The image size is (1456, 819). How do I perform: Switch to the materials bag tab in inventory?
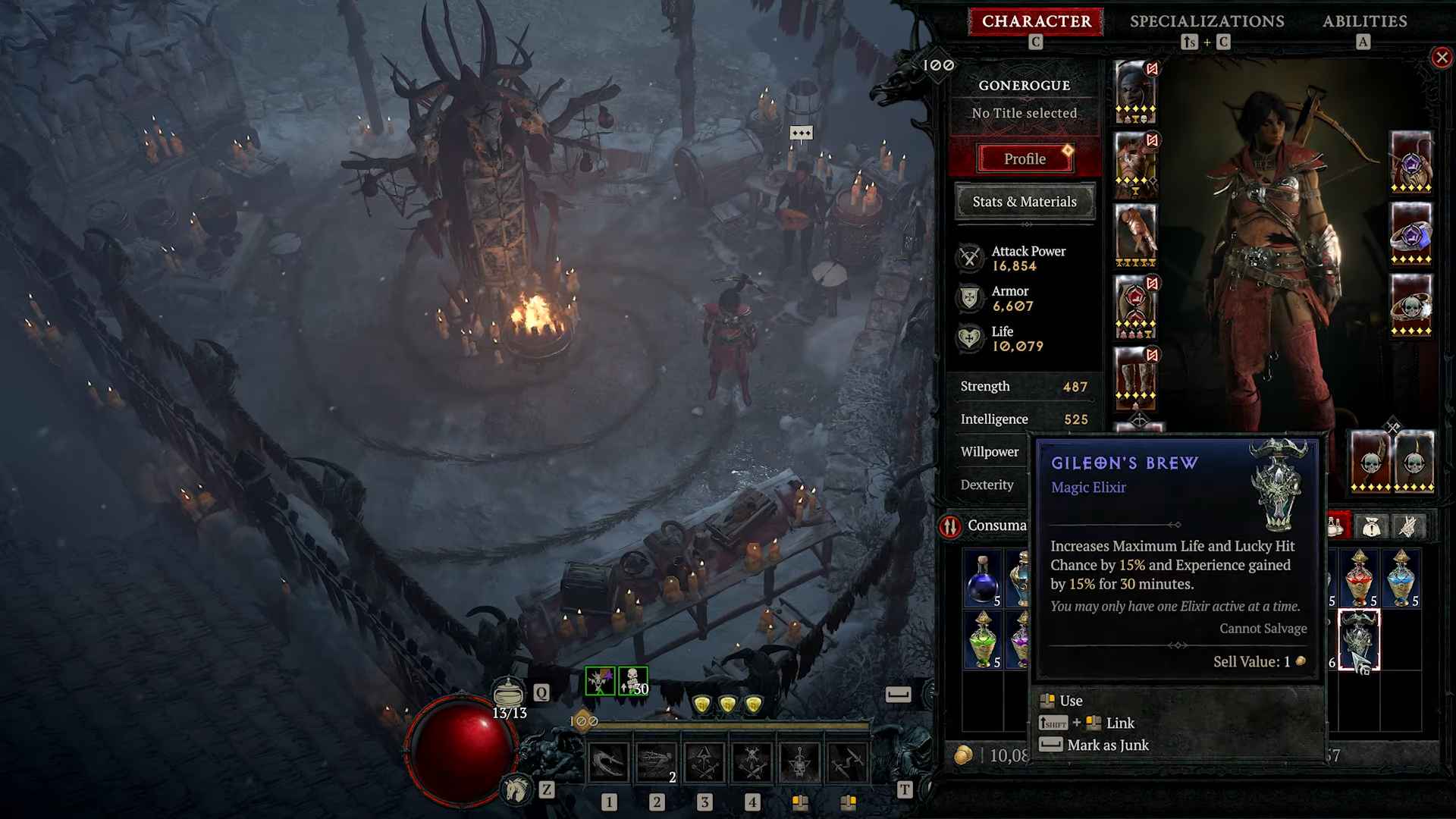point(1373,526)
